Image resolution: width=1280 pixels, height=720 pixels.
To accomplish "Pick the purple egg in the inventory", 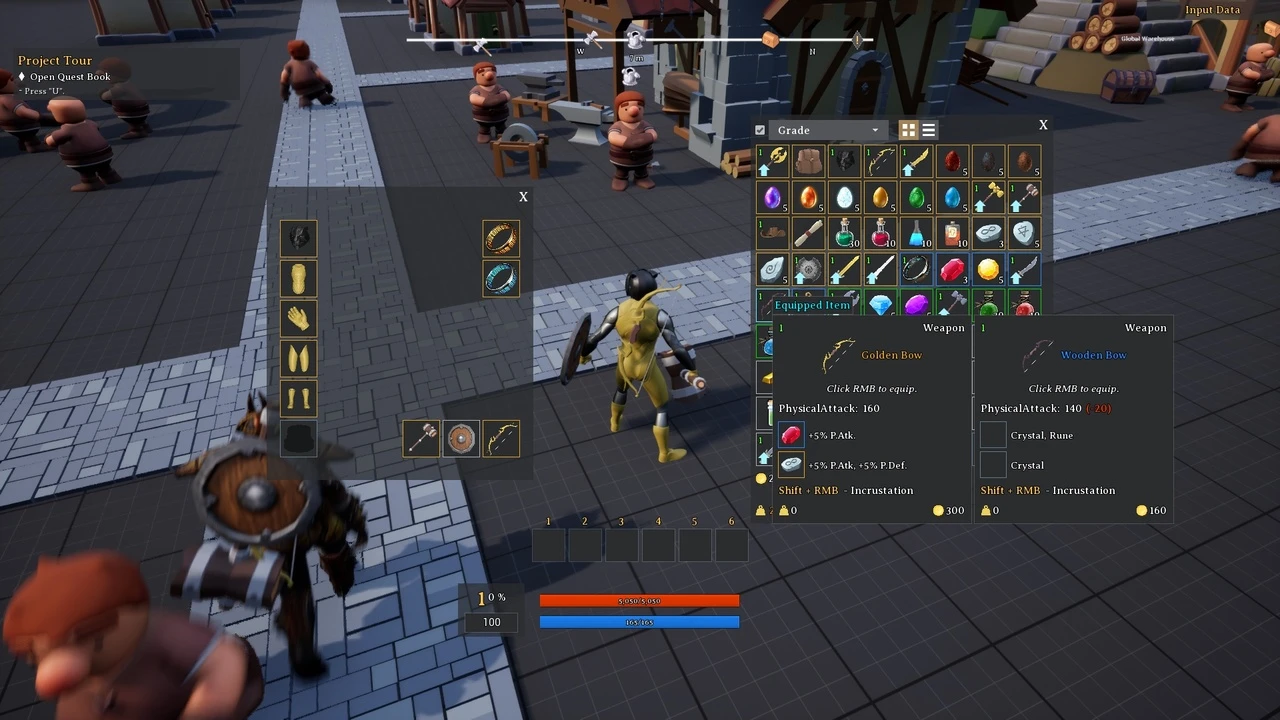I will (773, 197).
